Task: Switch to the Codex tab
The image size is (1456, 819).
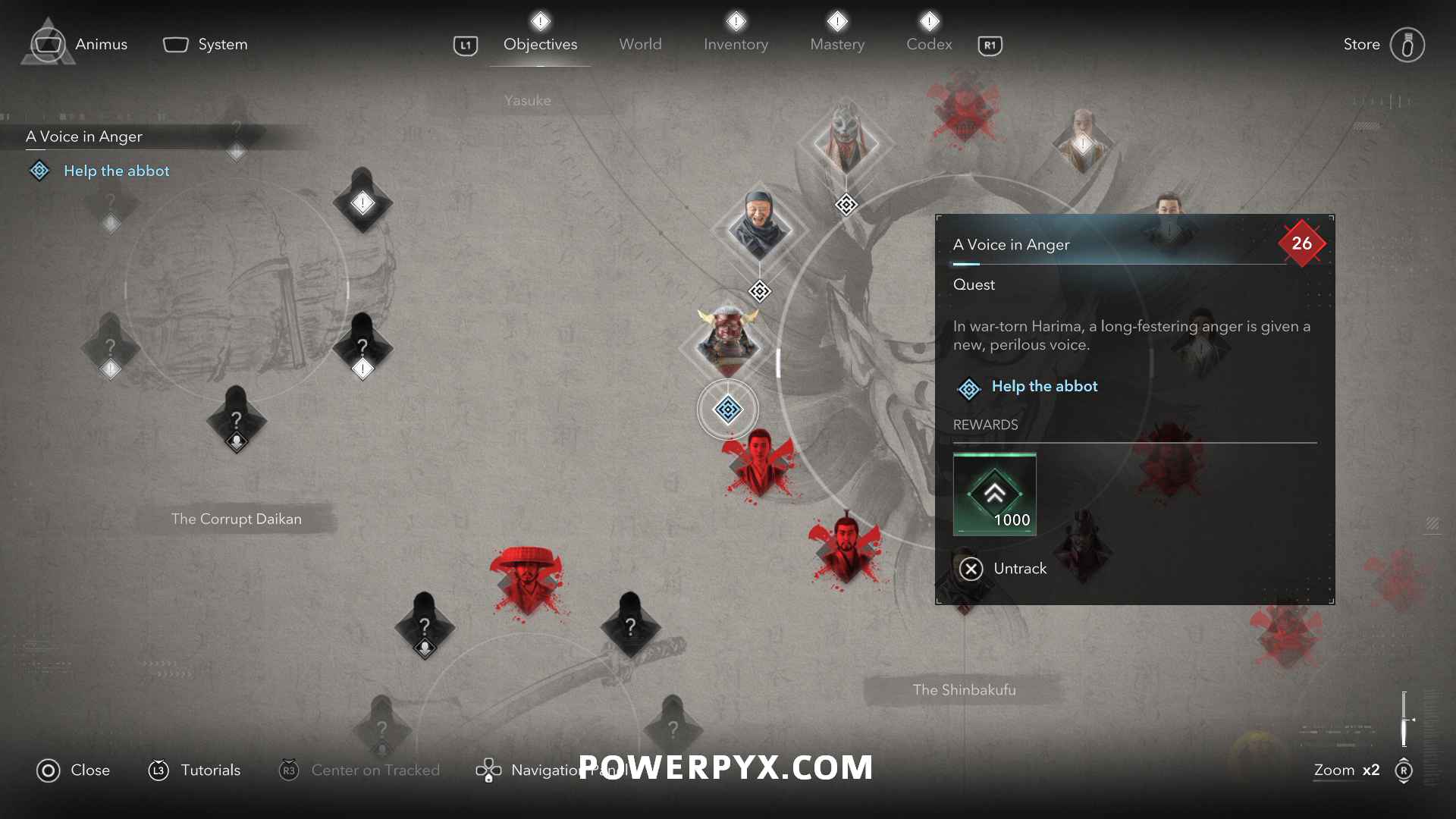Action: coord(929,44)
